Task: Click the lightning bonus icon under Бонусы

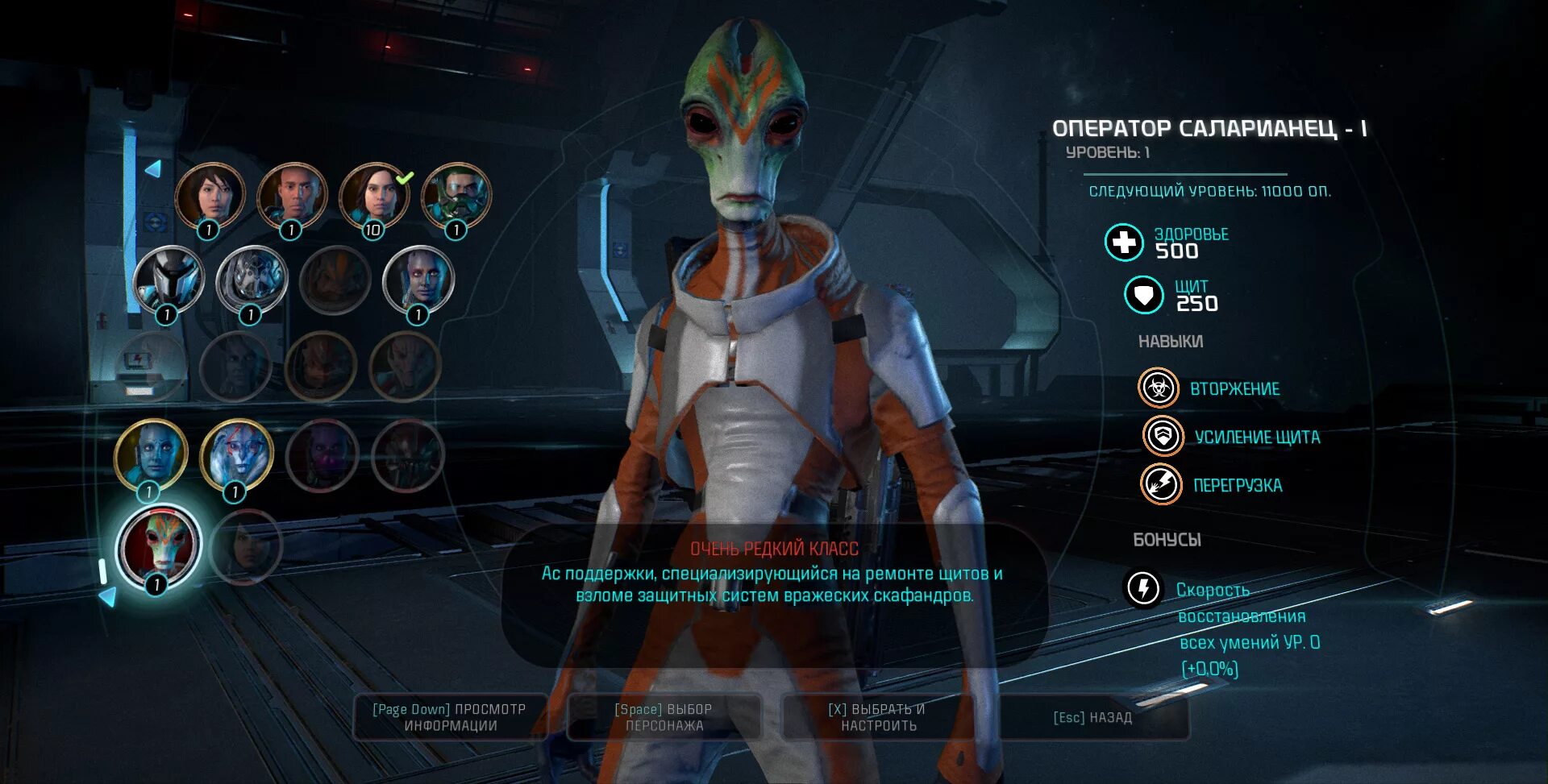Action: [1143, 588]
